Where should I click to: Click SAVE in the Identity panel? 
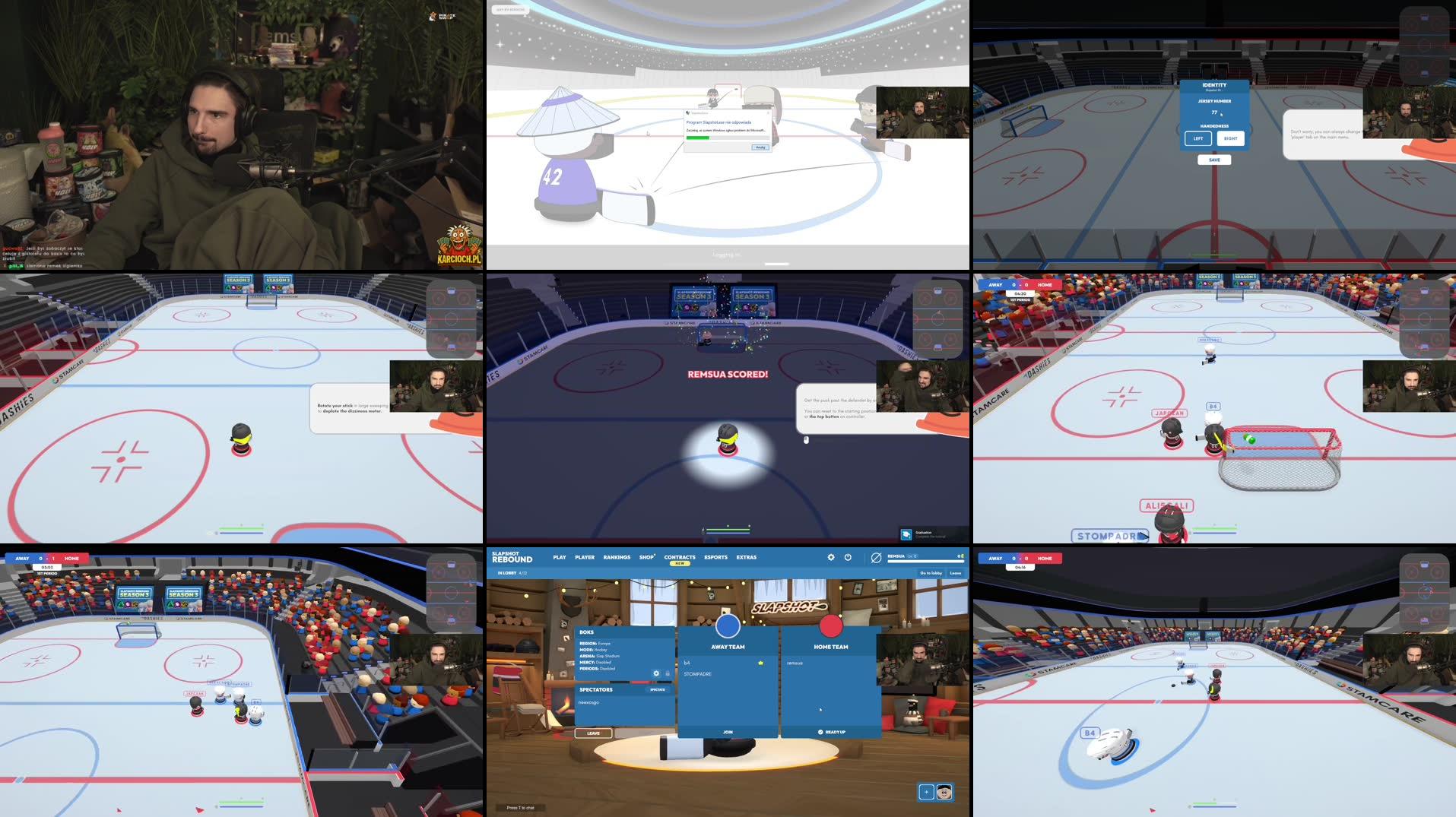pyautogui.click(x=1214, y=160)
